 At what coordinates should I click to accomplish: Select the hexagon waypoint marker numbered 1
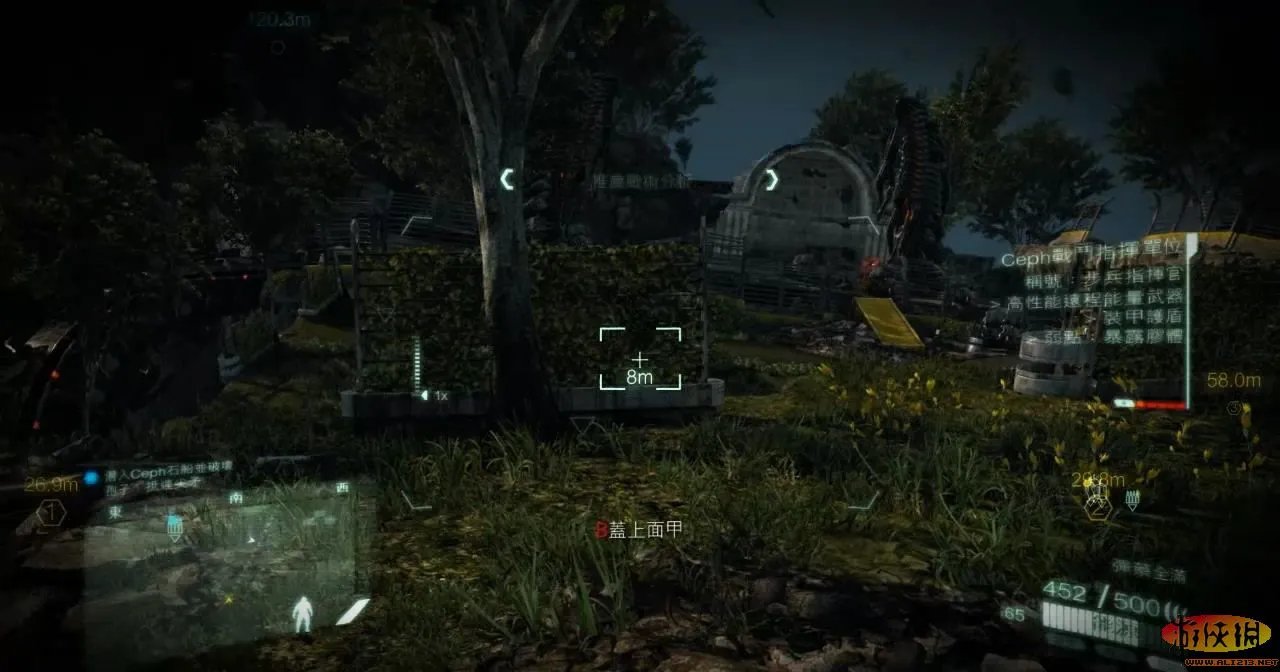tap(51, 514)
